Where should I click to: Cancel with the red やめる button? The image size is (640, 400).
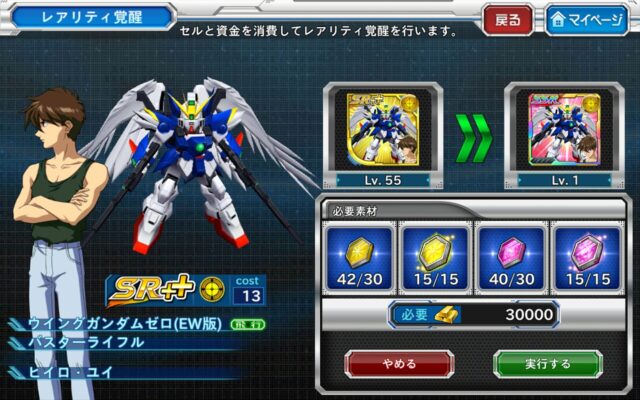[x=399, y=363]
